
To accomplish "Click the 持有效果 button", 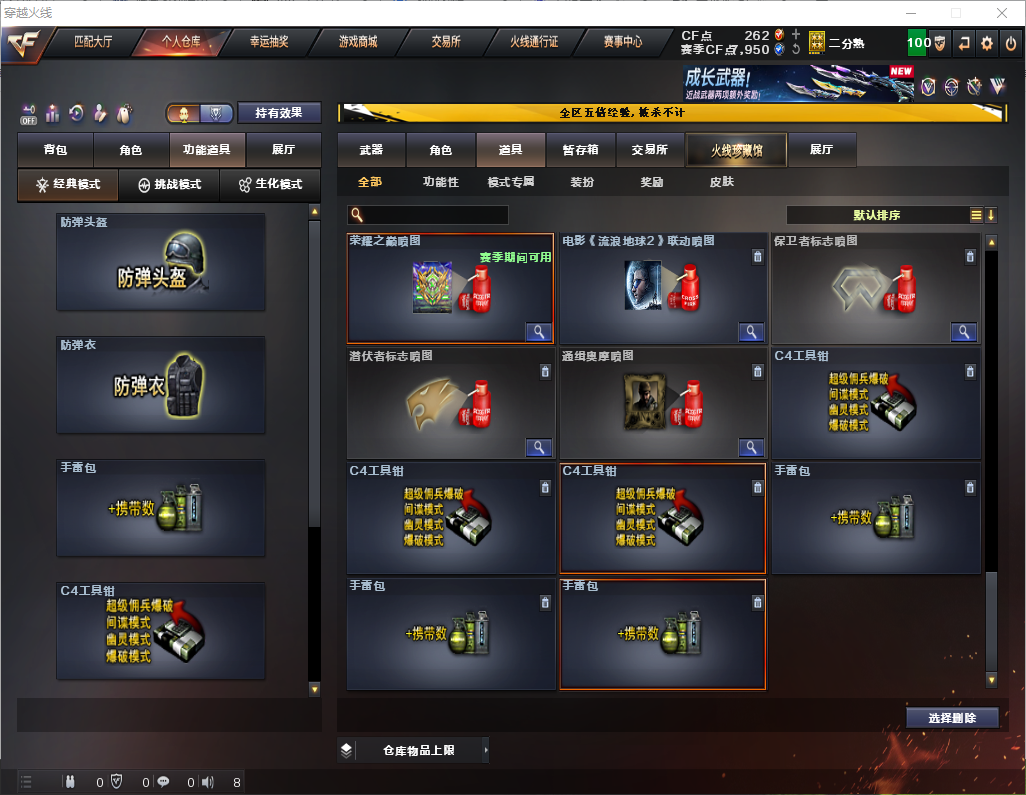I will click(x=279, y=113).
